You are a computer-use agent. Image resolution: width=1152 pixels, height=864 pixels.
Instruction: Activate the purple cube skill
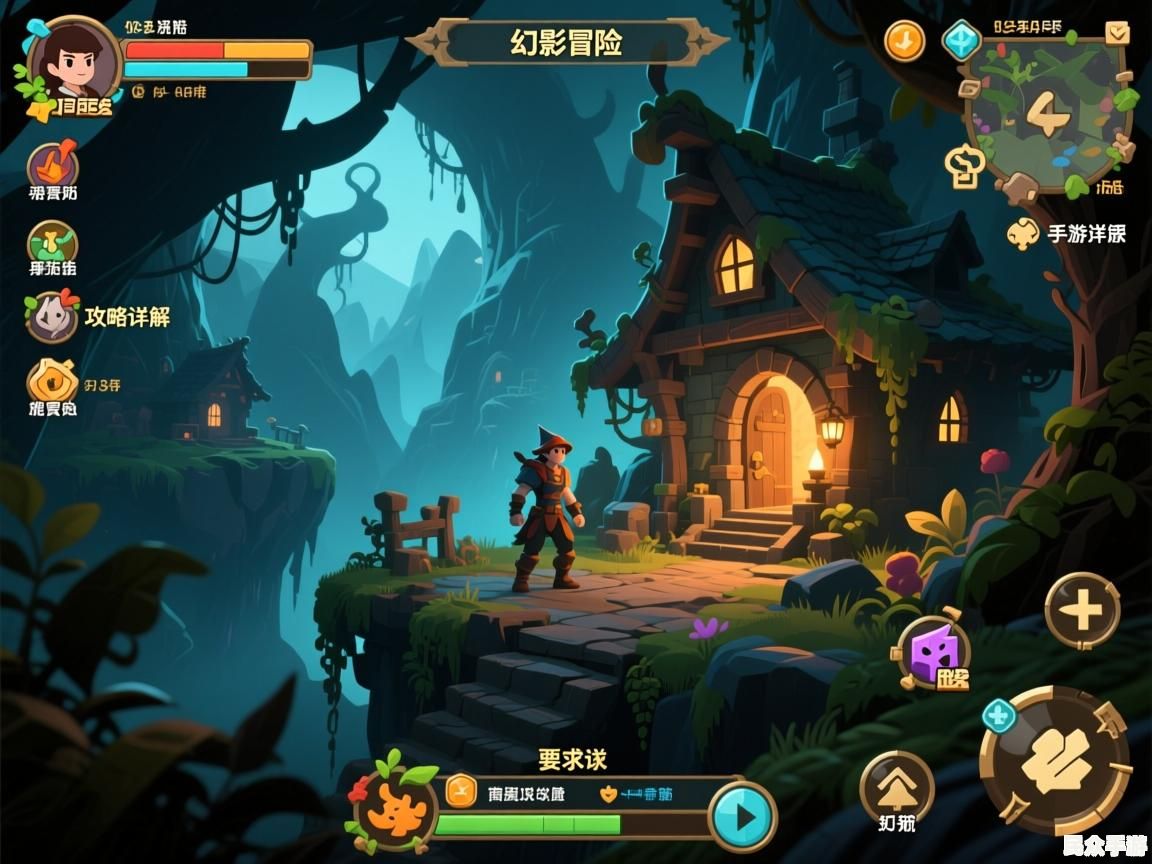(935, 652)
